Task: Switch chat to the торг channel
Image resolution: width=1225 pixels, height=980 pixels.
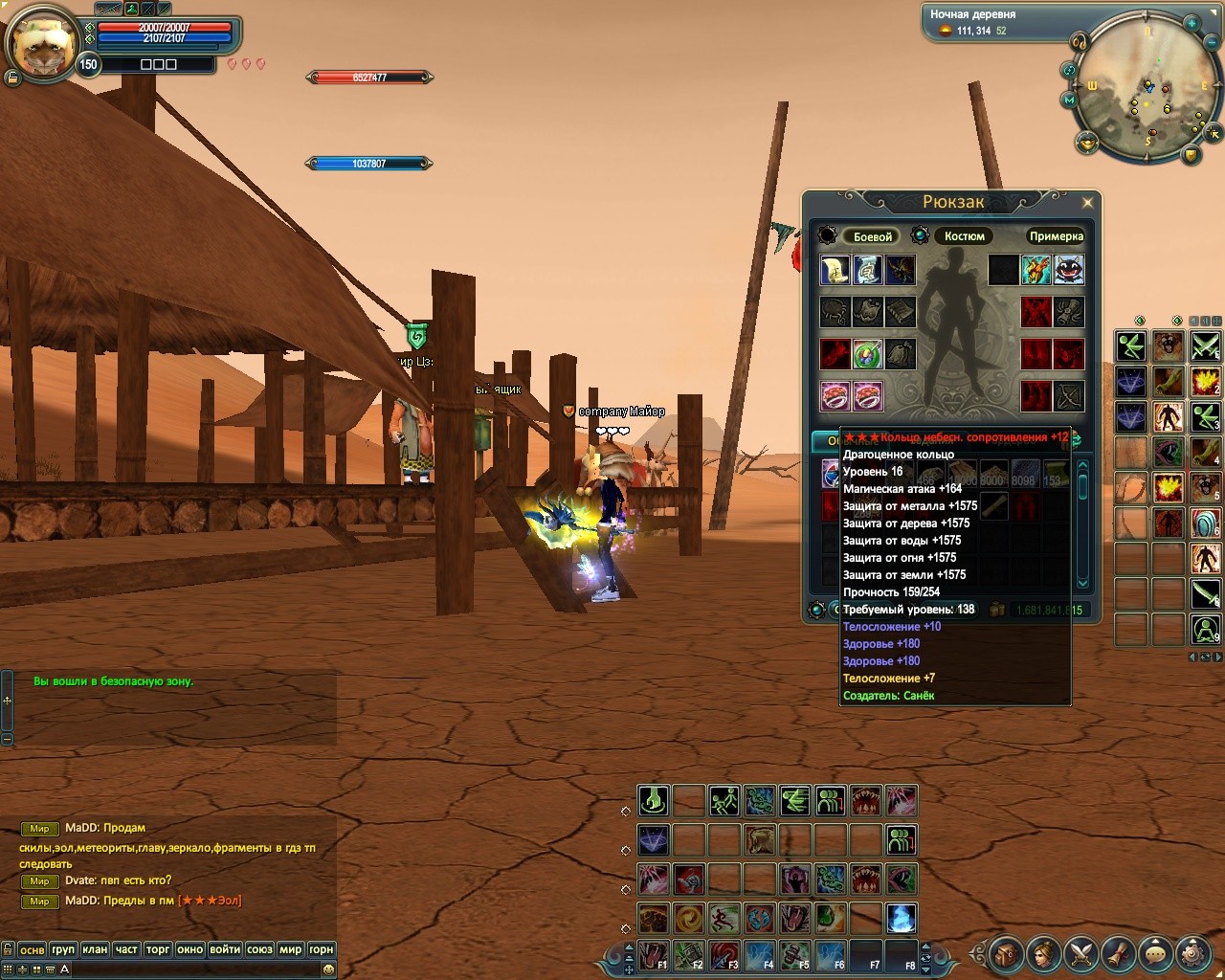Action: tap(158, 949)
